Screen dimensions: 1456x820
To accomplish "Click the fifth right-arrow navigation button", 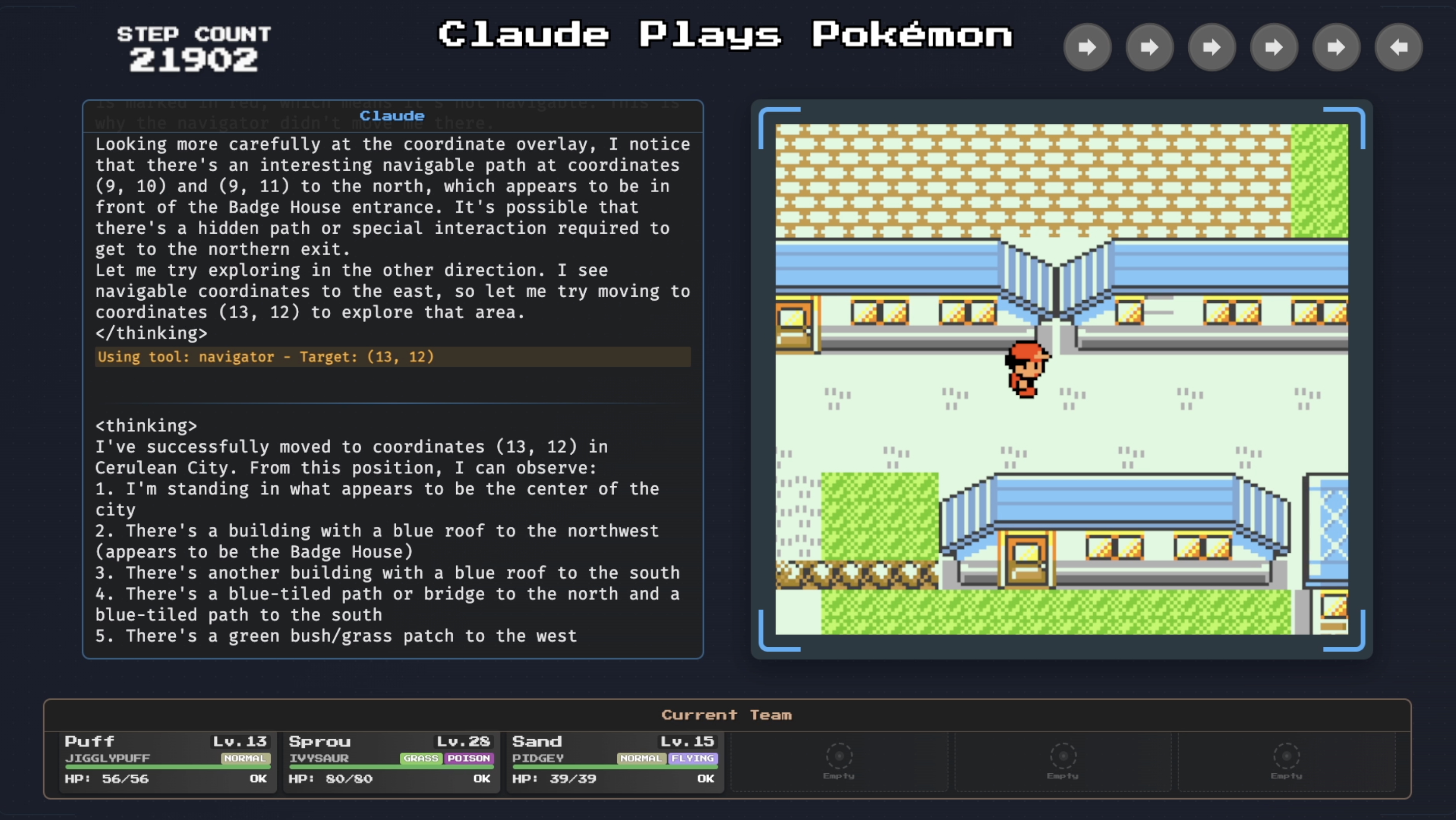I will coord(1336,47).
